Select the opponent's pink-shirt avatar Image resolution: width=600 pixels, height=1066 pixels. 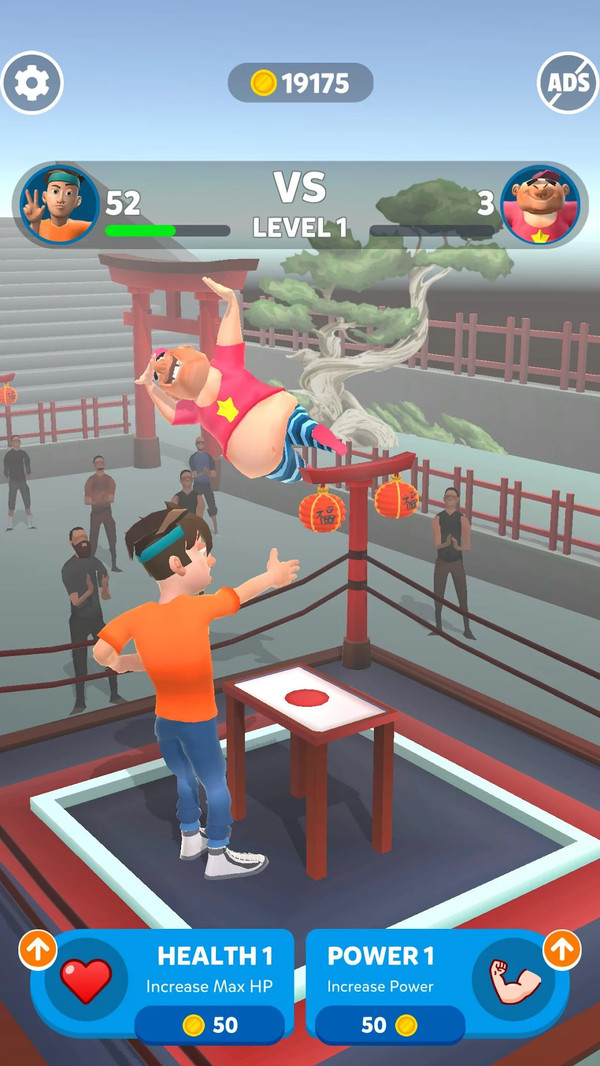[x=540, y=205]
